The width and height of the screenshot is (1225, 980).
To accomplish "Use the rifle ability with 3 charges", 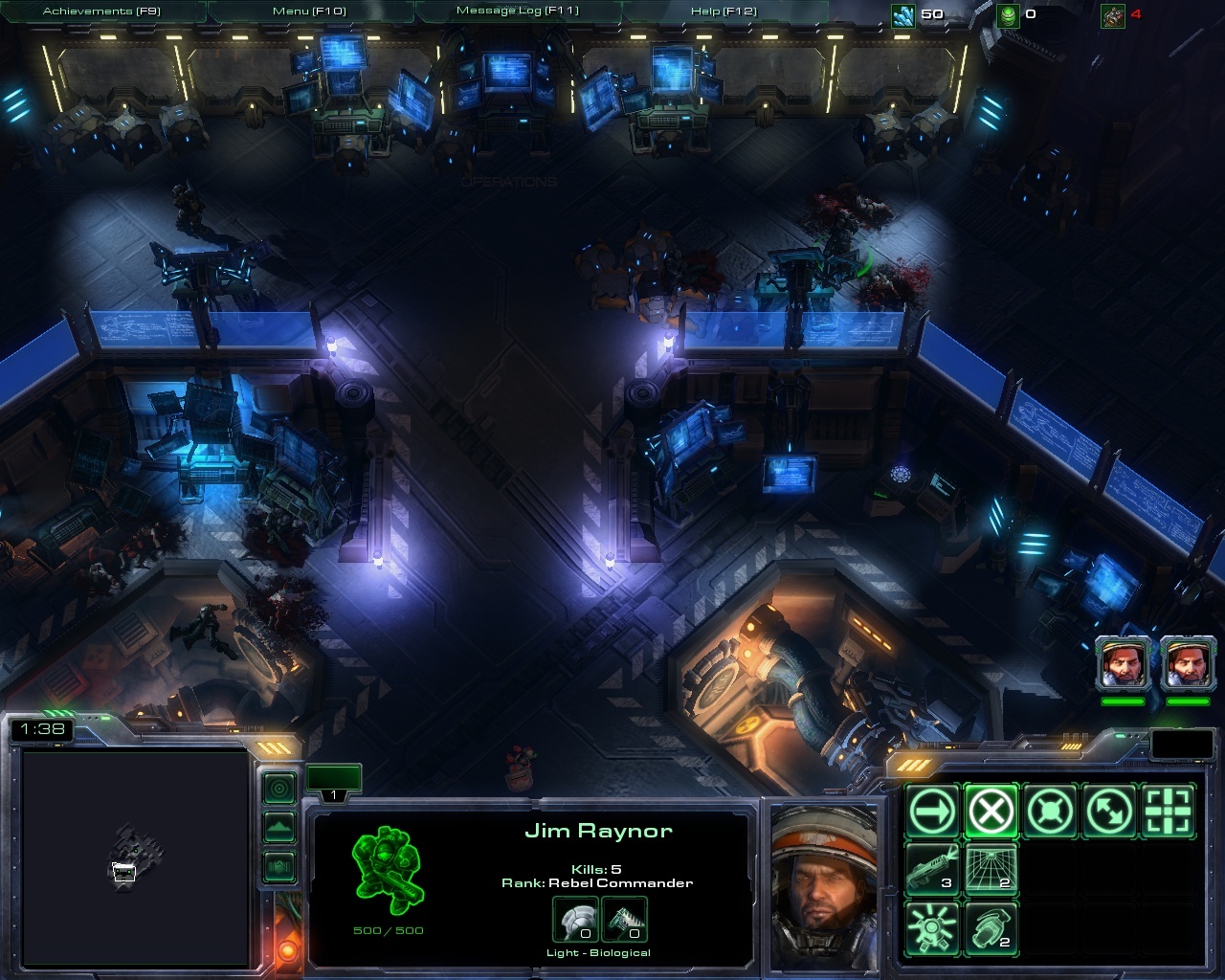I will (x=931, y=869).
